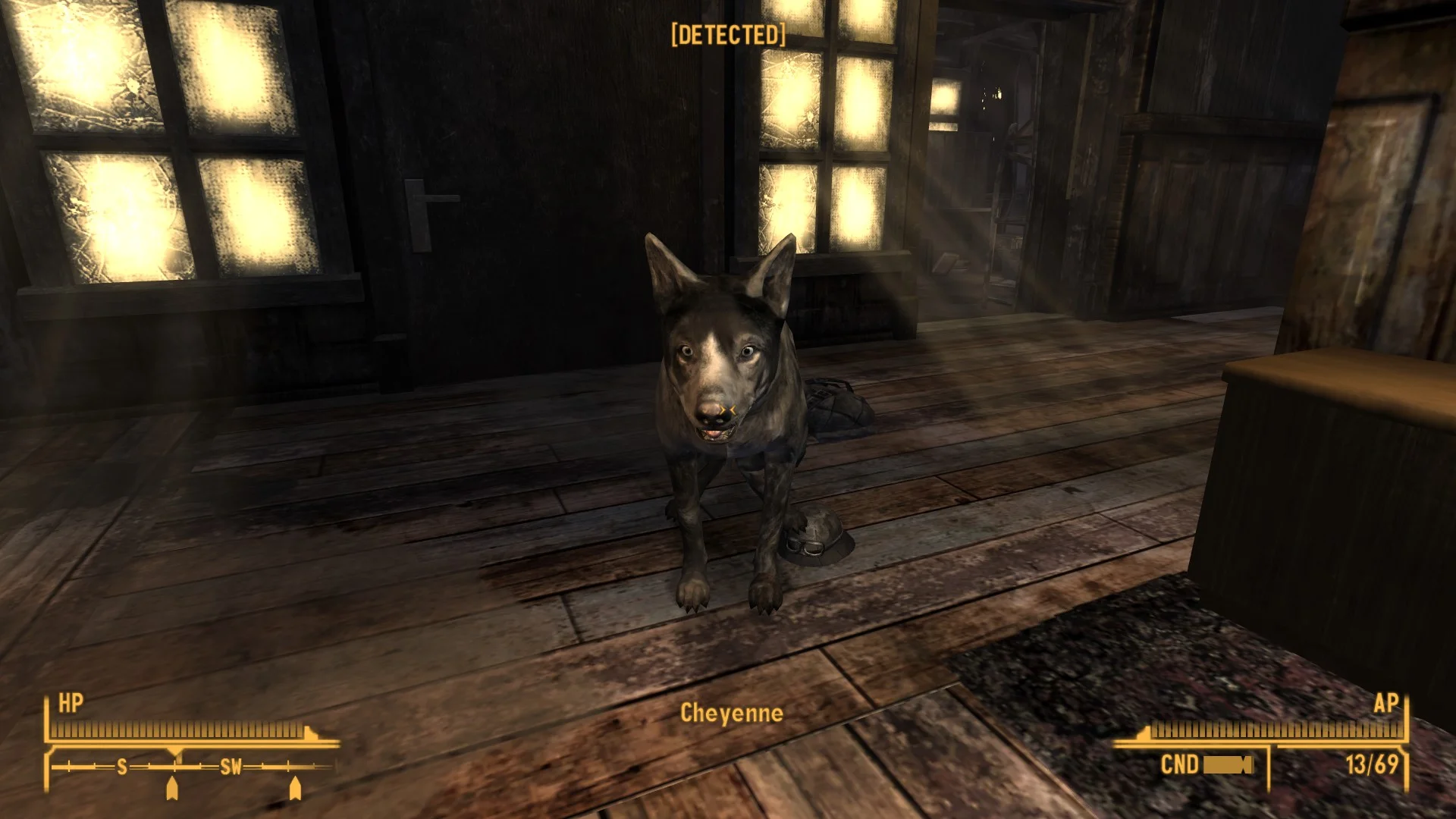Click the S marker on the compass

point(121,766)
